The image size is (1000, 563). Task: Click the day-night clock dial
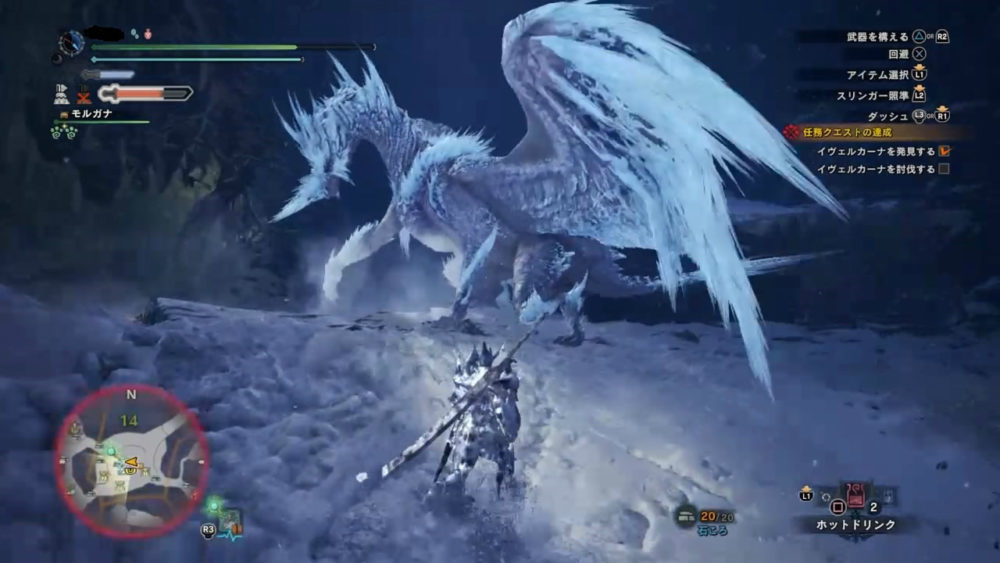pos(73,43)
